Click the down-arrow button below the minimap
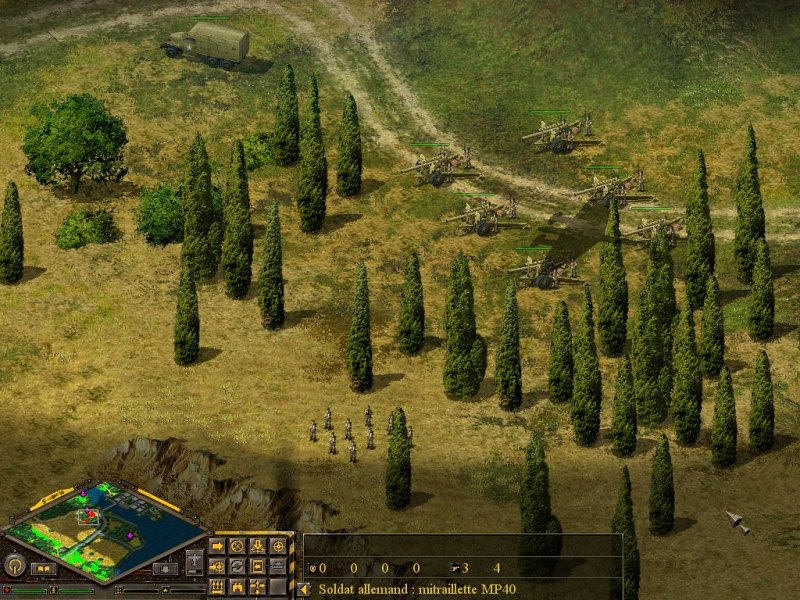The image size is (800, 600). click(x=167, y=569)
